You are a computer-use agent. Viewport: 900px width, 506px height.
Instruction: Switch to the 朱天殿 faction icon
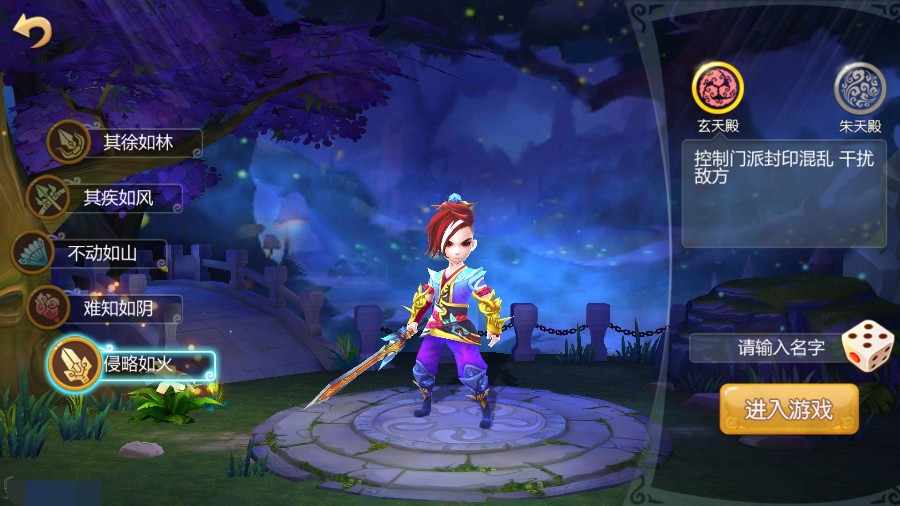[x=859, y=87]
